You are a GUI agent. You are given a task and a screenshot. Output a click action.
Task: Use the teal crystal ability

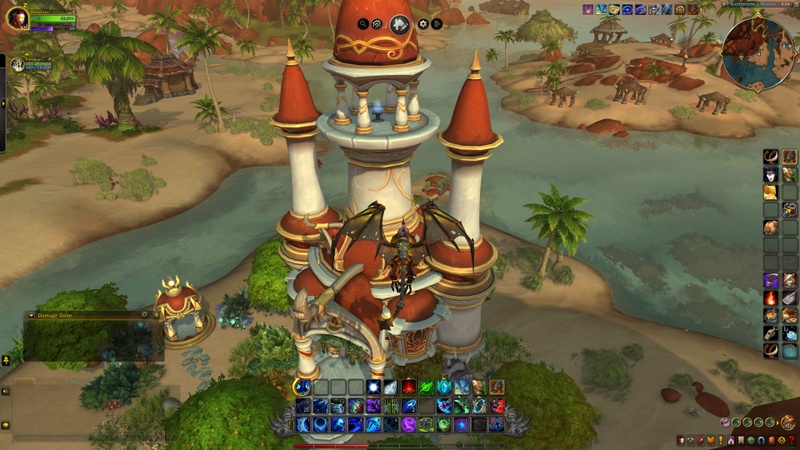(x=444, y=387)
